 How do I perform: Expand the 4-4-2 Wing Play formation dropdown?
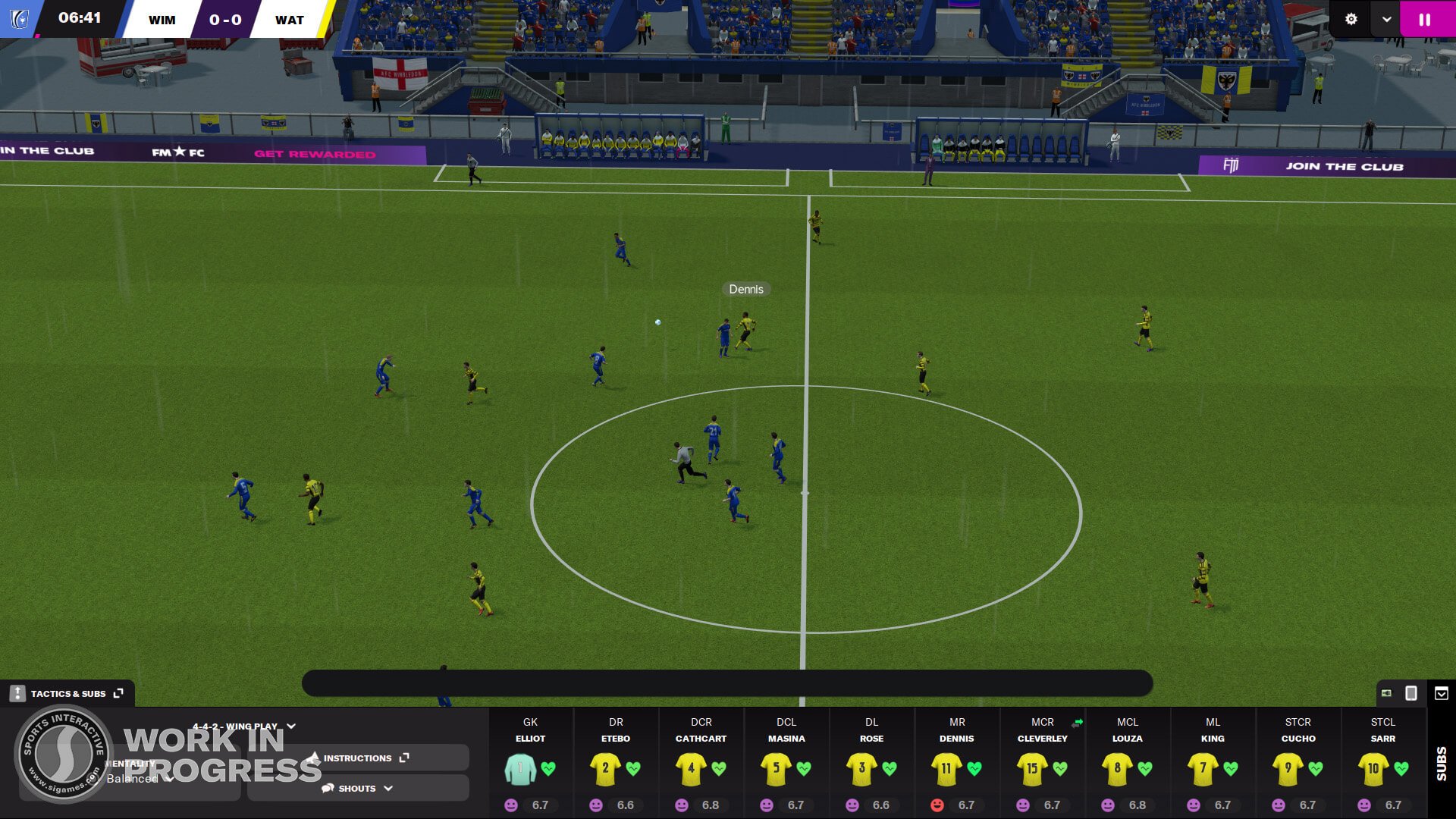click(291, 726)
